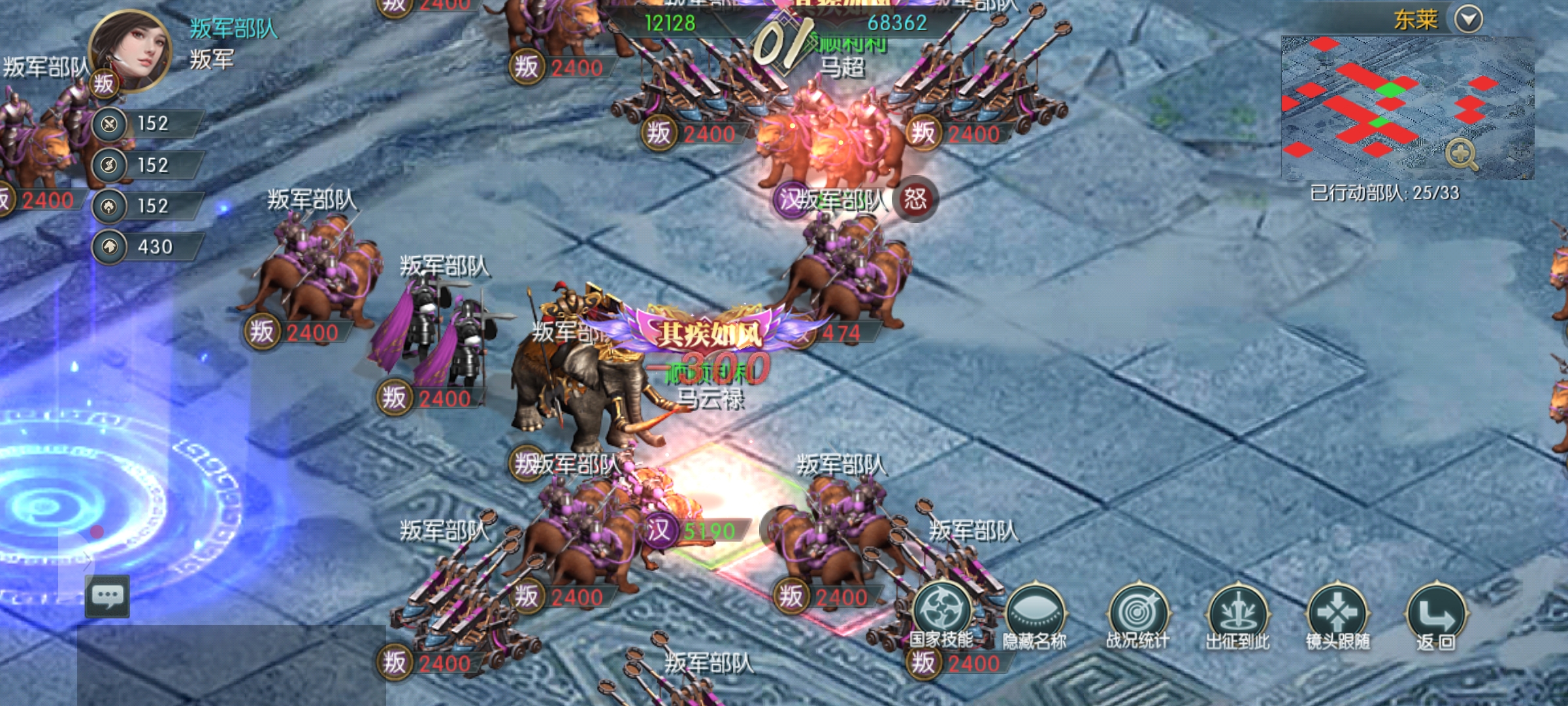Show the 战况统计 battle statistics
Image resolution: width=1568 pixels, height=706 pixels.
1137,614
